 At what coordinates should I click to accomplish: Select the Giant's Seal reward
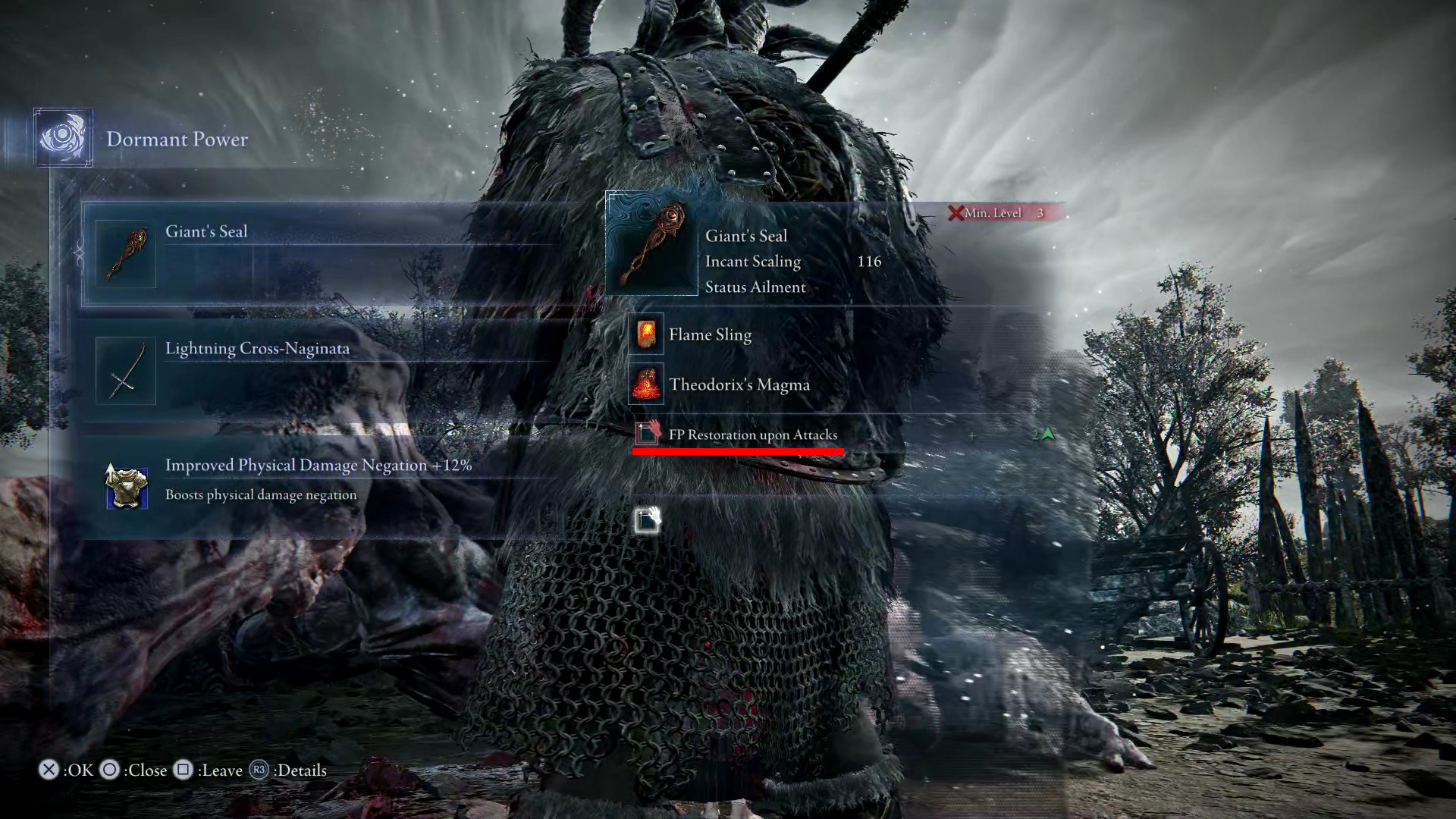point(318,254)
